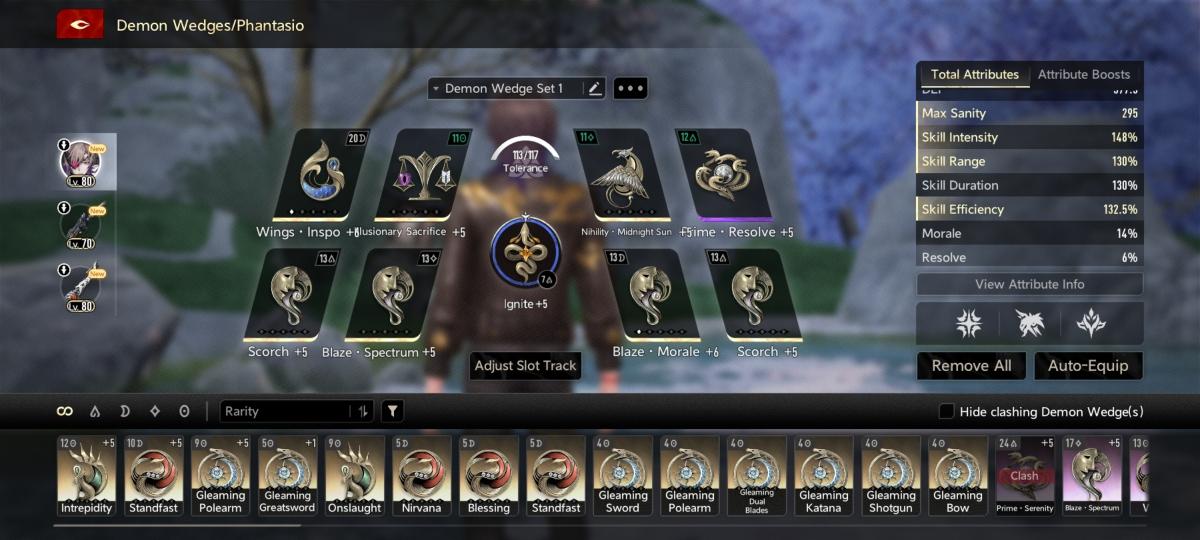Open the three-dot options menu
1200x540 pixels.
(x=631, y=89)
